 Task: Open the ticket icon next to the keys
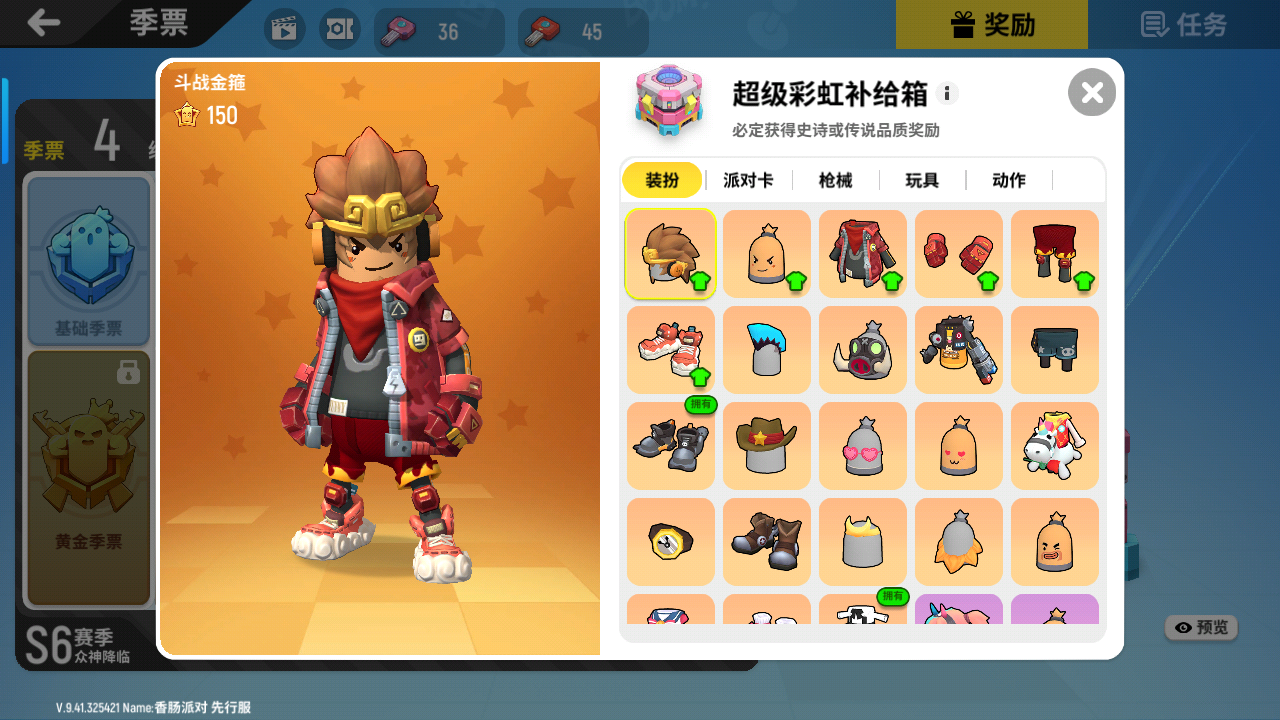(340, 27)
